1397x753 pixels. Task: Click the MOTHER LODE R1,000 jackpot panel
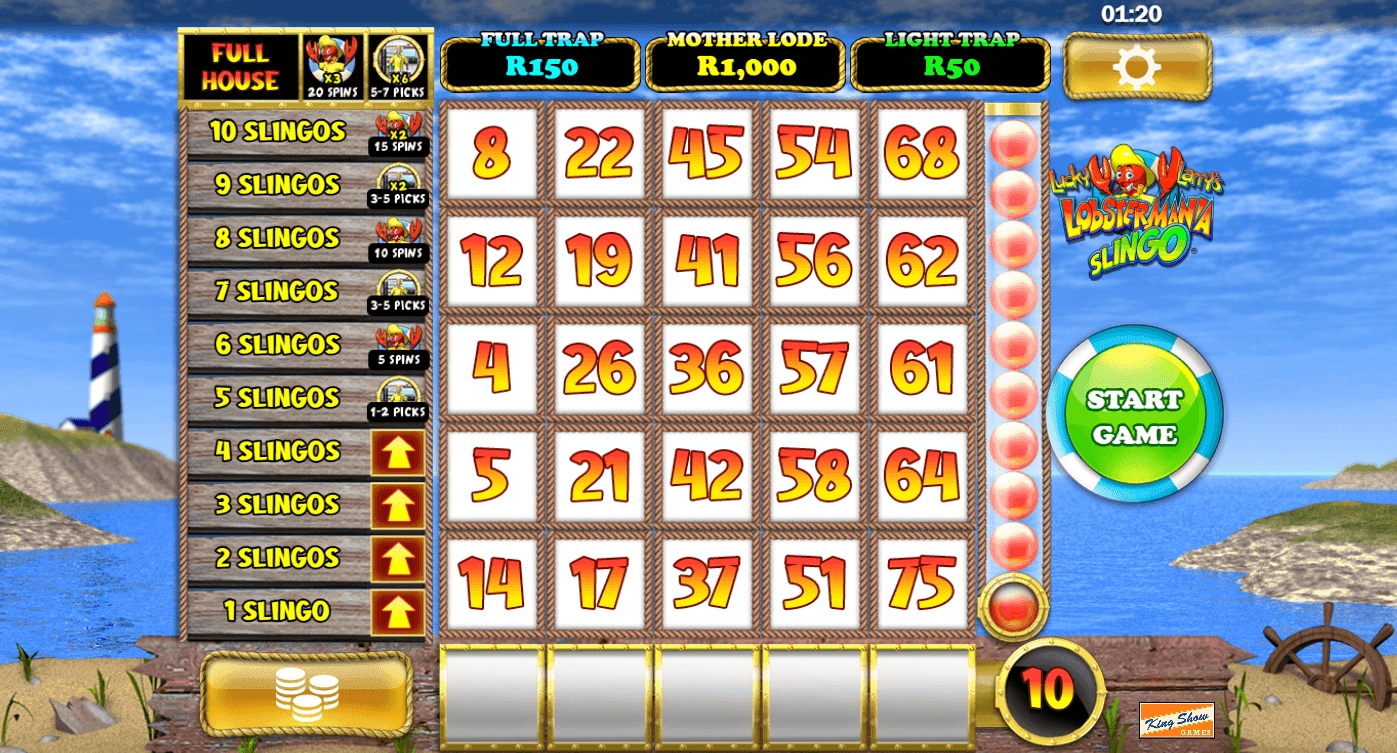pyautogui.click(x=746, y=62)
